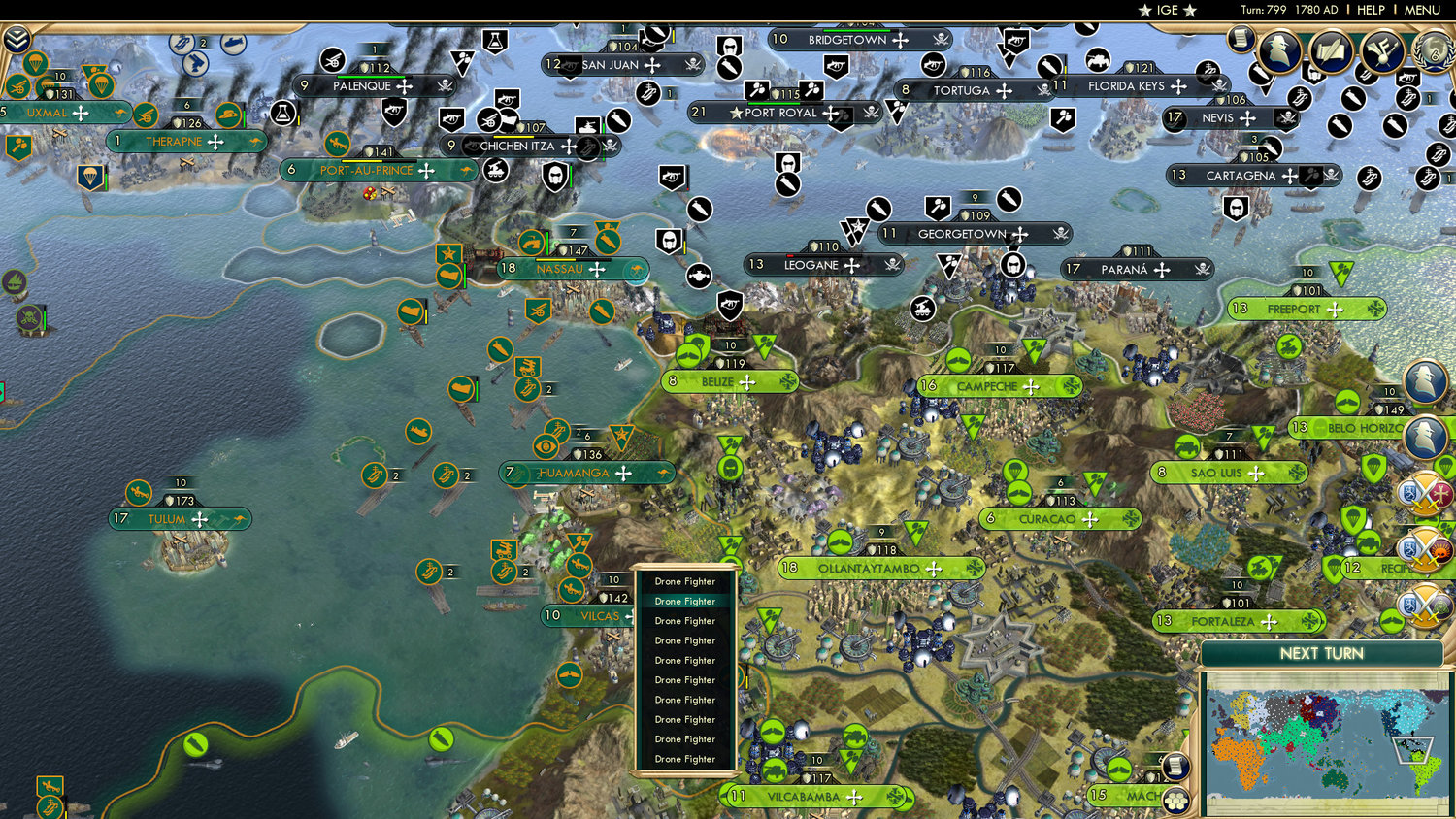The image size is (1456, 819).
Task: Select a Drone Fighter from the unit list
Action: (684, 602)
